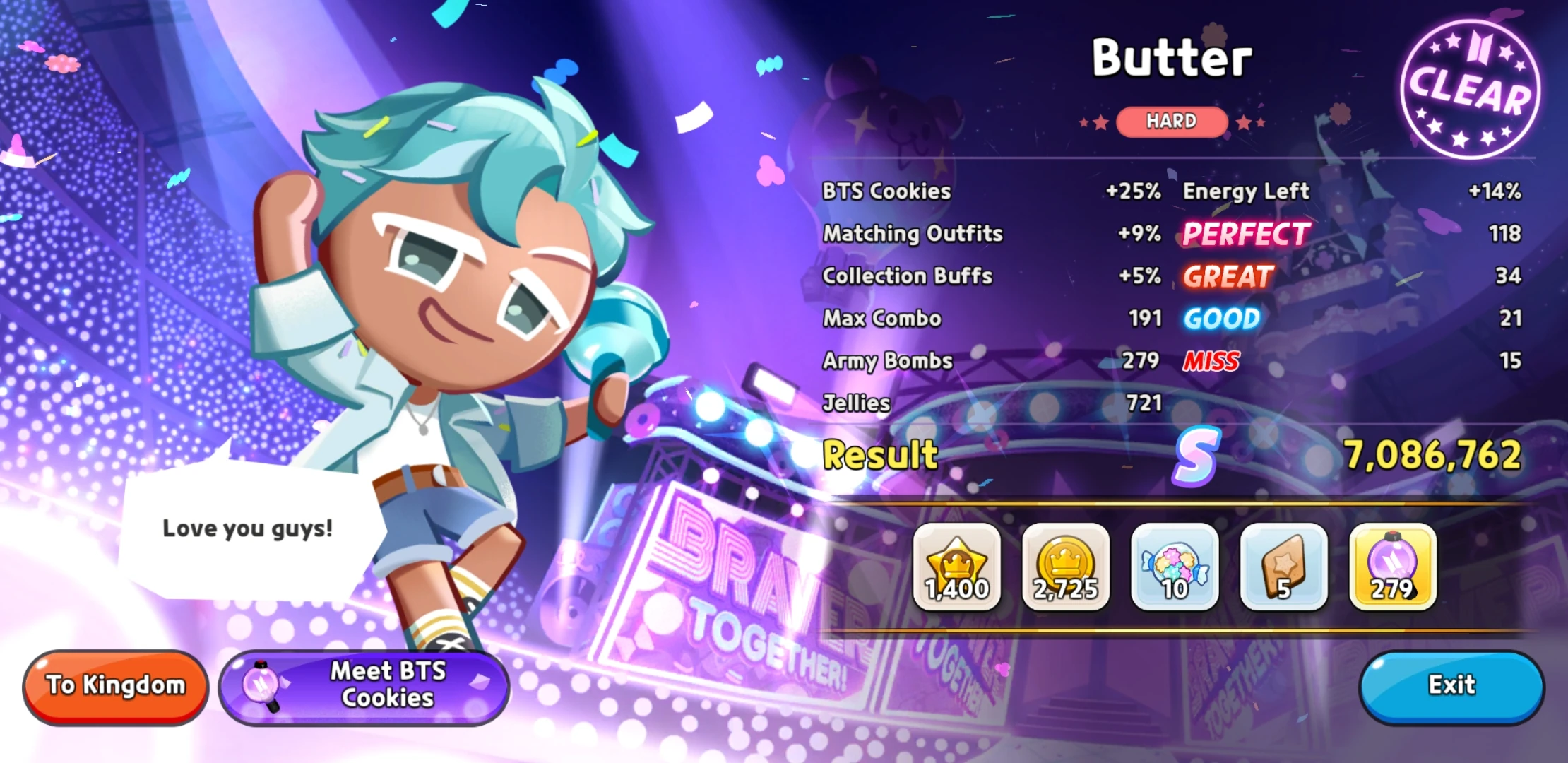Tap the 2,725 coins reward icon

(x=1067, y=565)
